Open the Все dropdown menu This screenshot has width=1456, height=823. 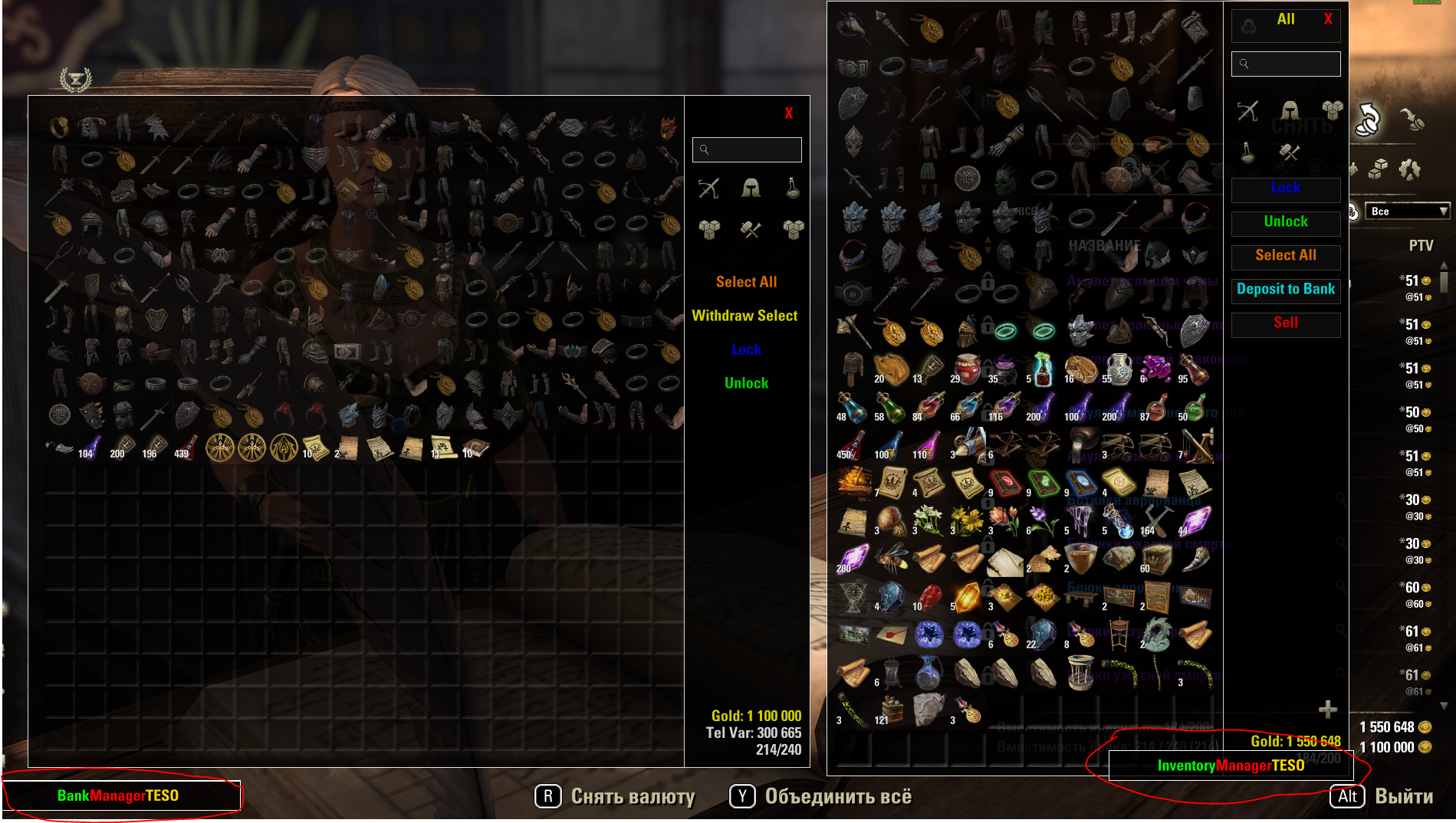click(x=1407, y=211)
